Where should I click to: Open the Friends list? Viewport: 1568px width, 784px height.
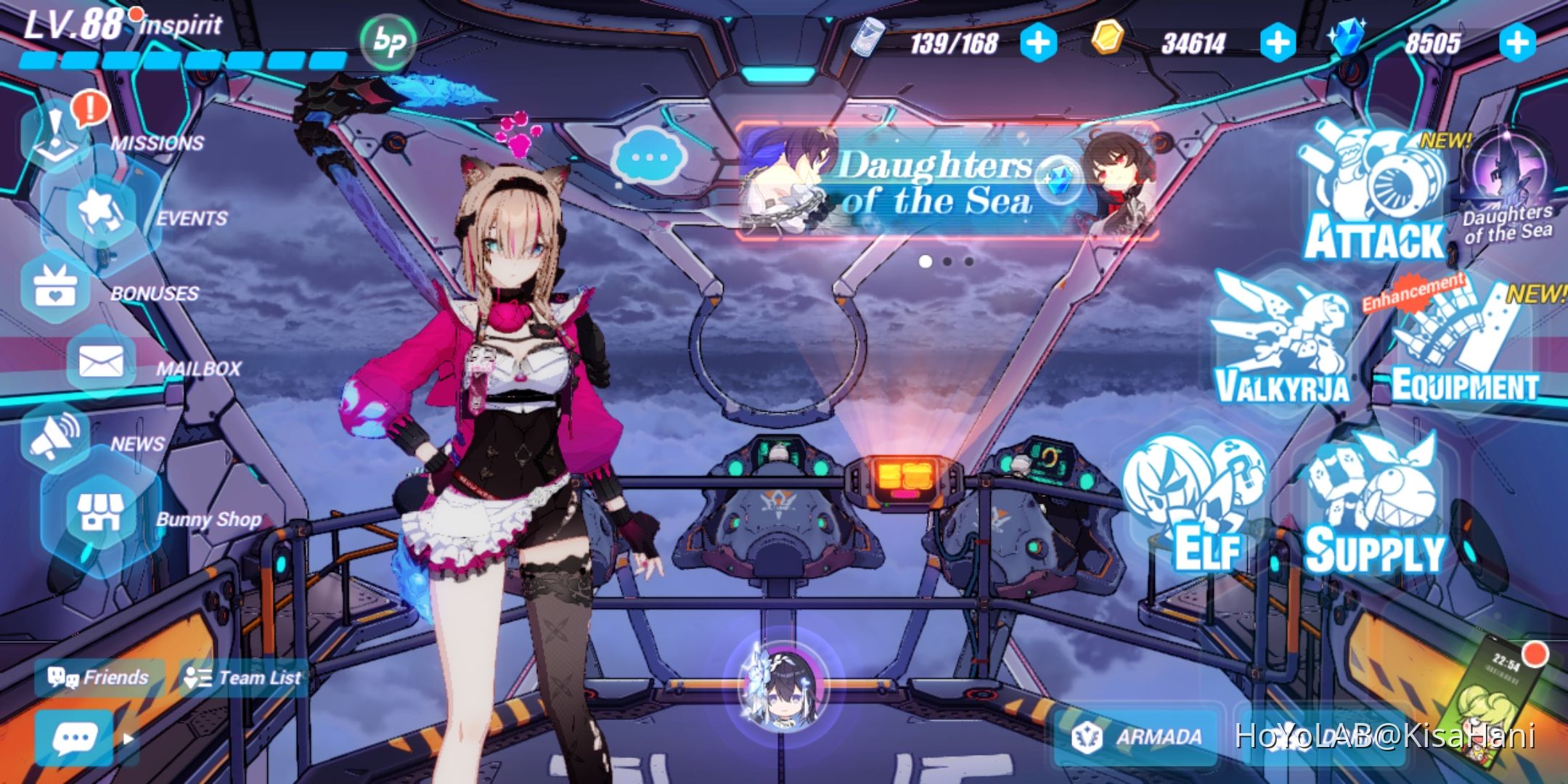click(x=98, y=679)
